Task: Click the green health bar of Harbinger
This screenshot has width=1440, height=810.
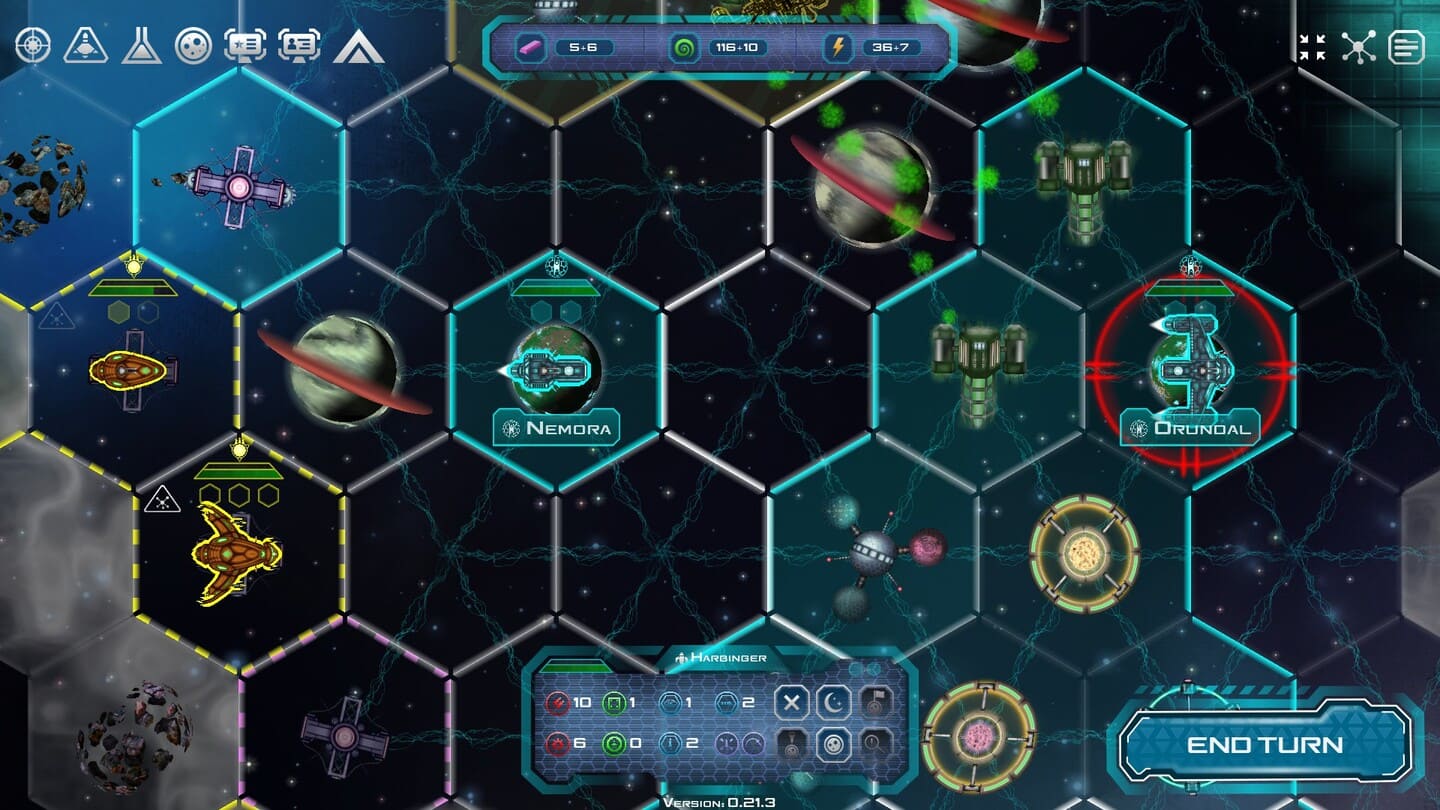Action: (574, 663)
